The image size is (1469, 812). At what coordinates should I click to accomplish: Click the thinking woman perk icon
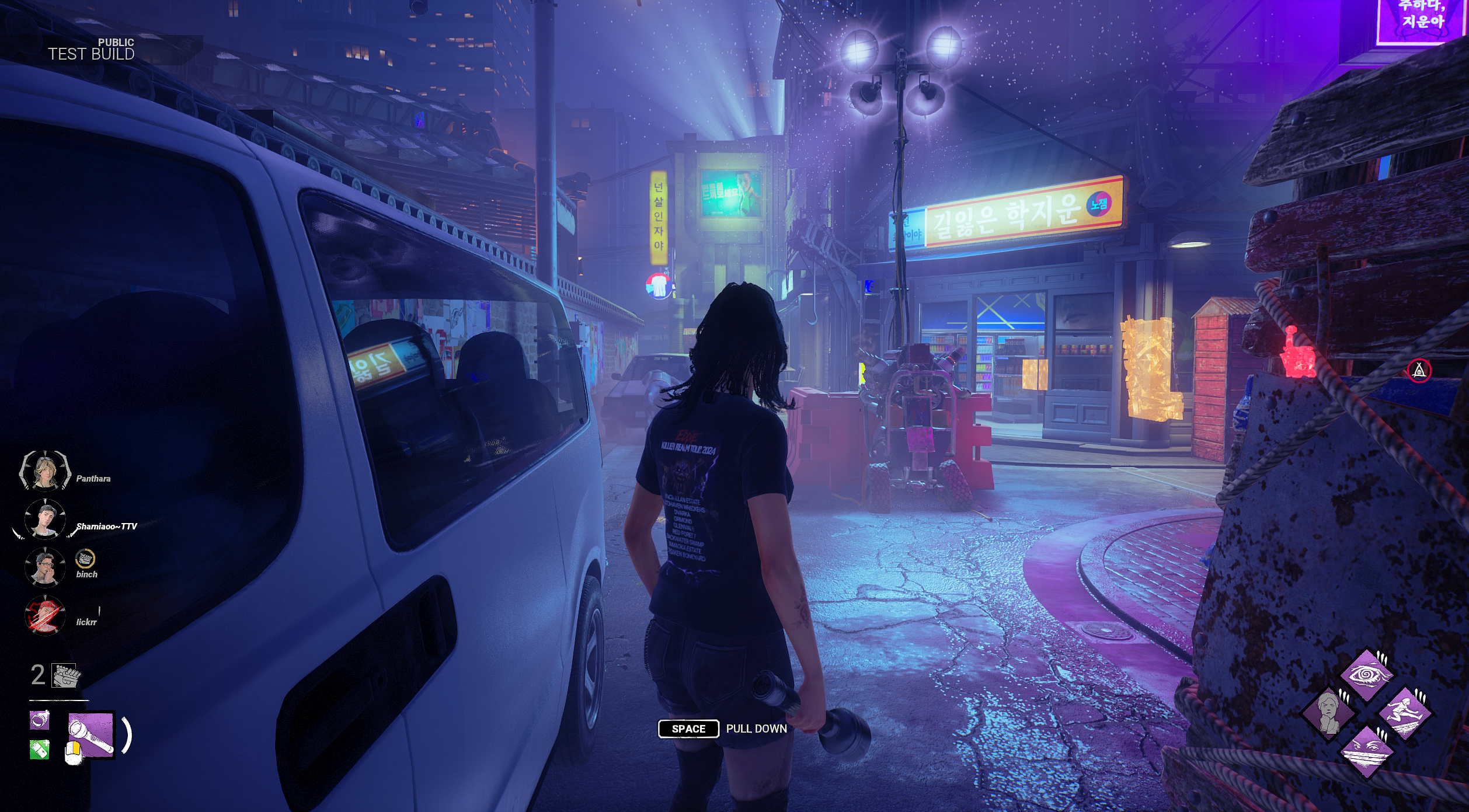point(1329,713)
